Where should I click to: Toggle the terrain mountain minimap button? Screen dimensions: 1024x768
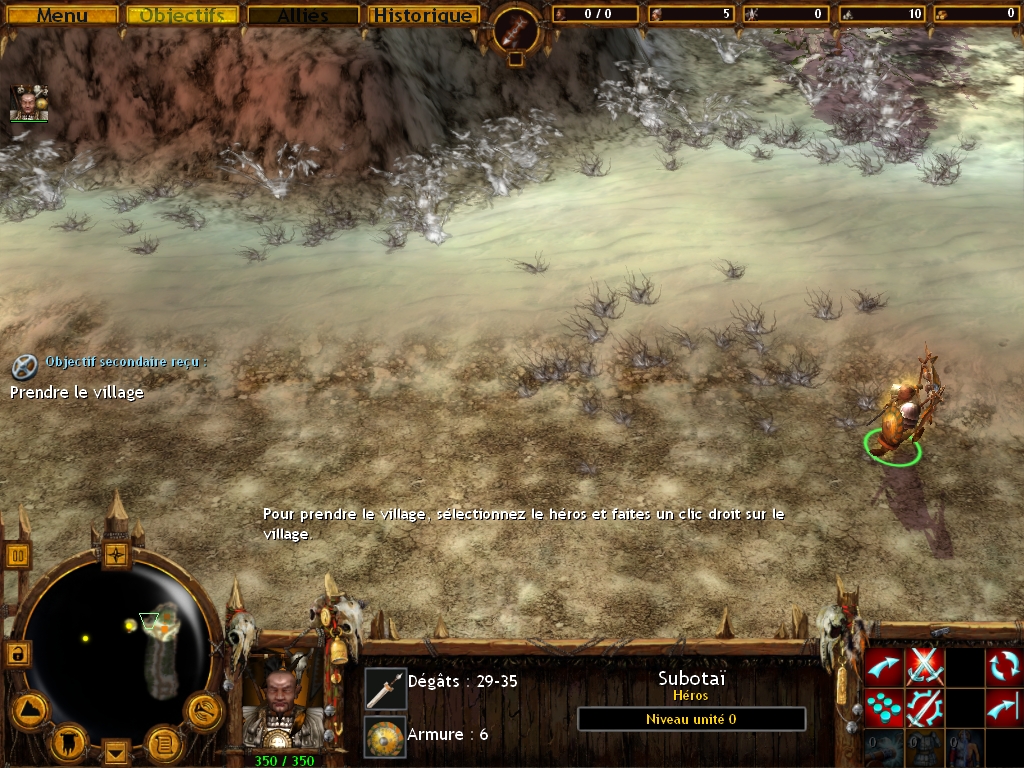[29, 710]
